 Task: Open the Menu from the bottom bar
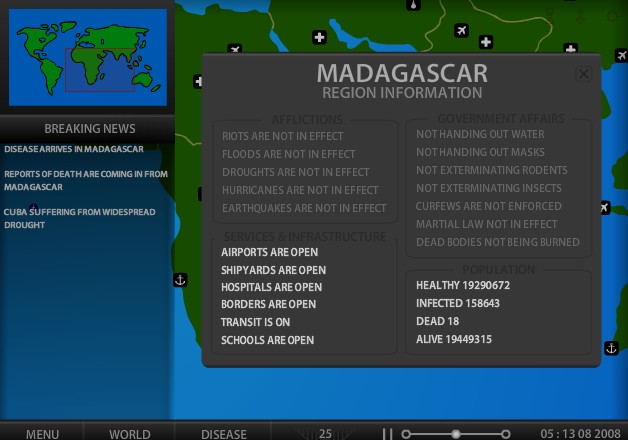point(42,434)
